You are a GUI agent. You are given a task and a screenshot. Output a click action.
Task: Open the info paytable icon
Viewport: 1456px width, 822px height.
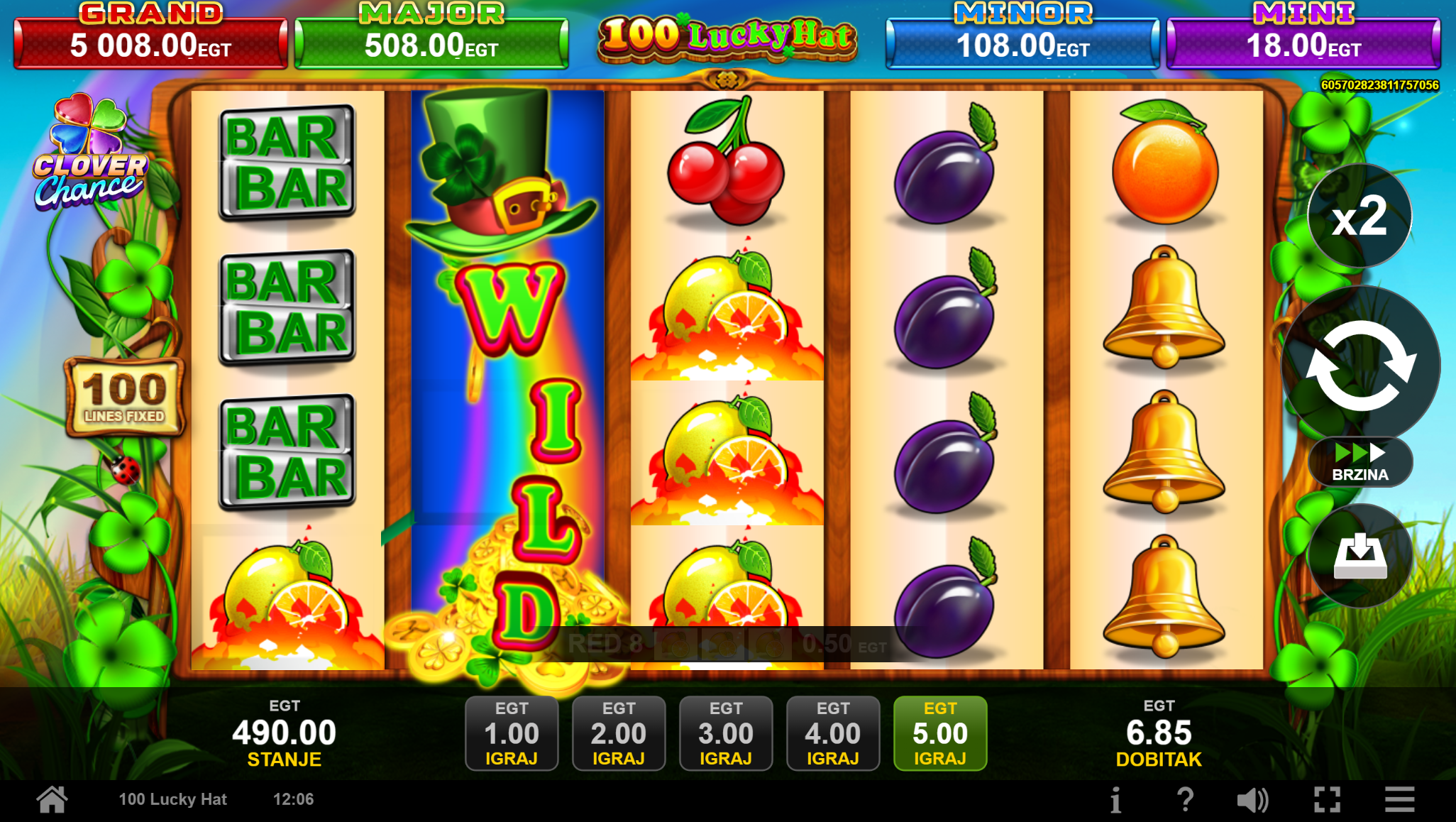point(1116,800)
